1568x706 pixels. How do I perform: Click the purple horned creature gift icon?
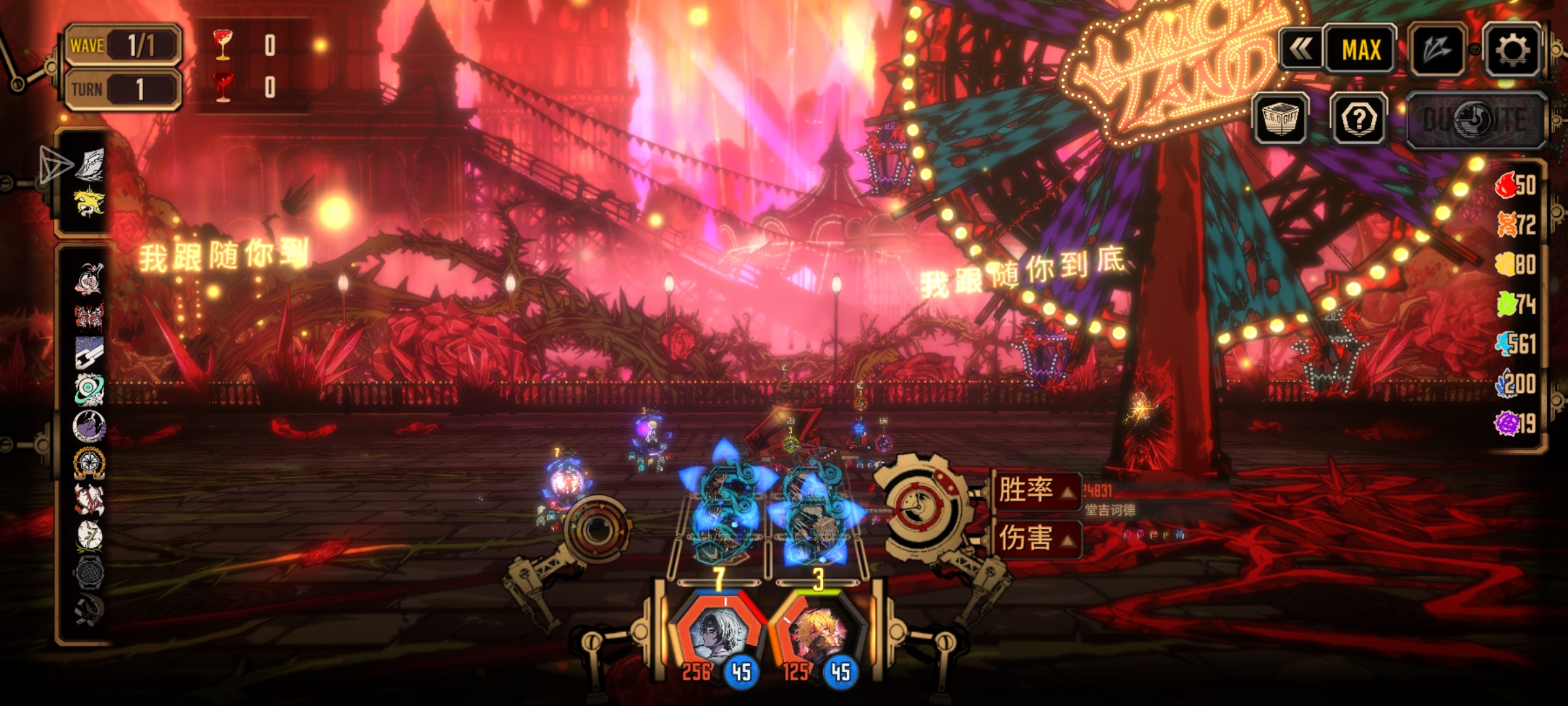tap(89, 426)
